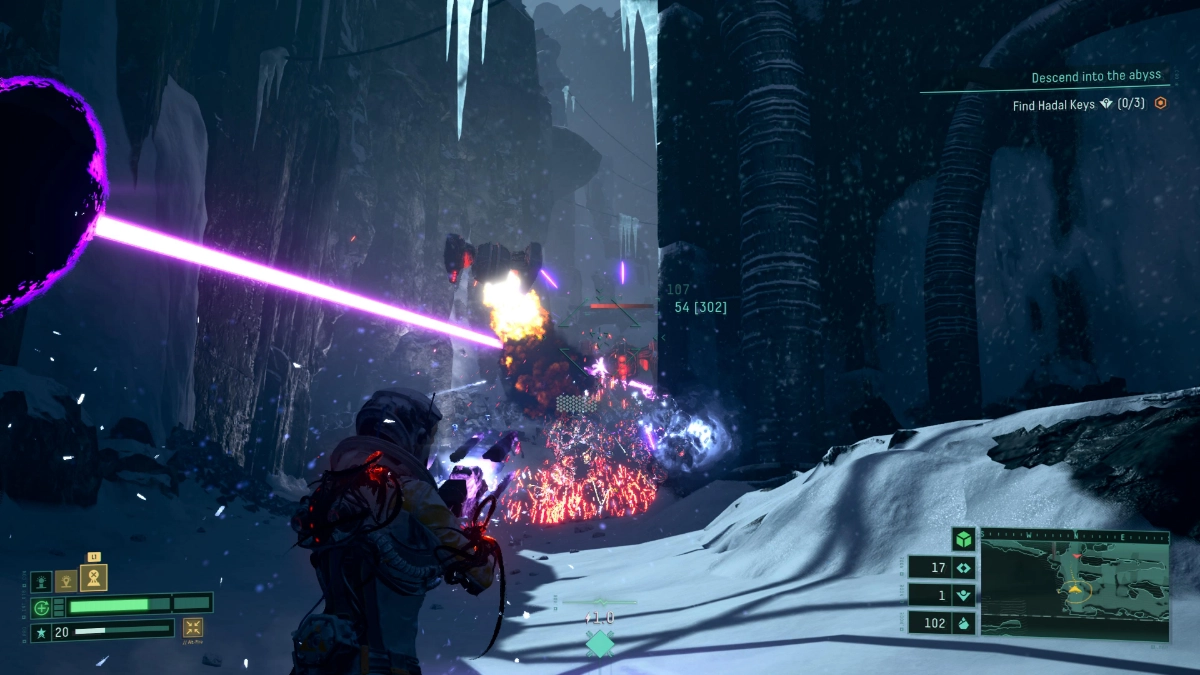Select the key-shaped resource icon beside 1
Screen dimensions: 1200x675
[x=963, y=595]
